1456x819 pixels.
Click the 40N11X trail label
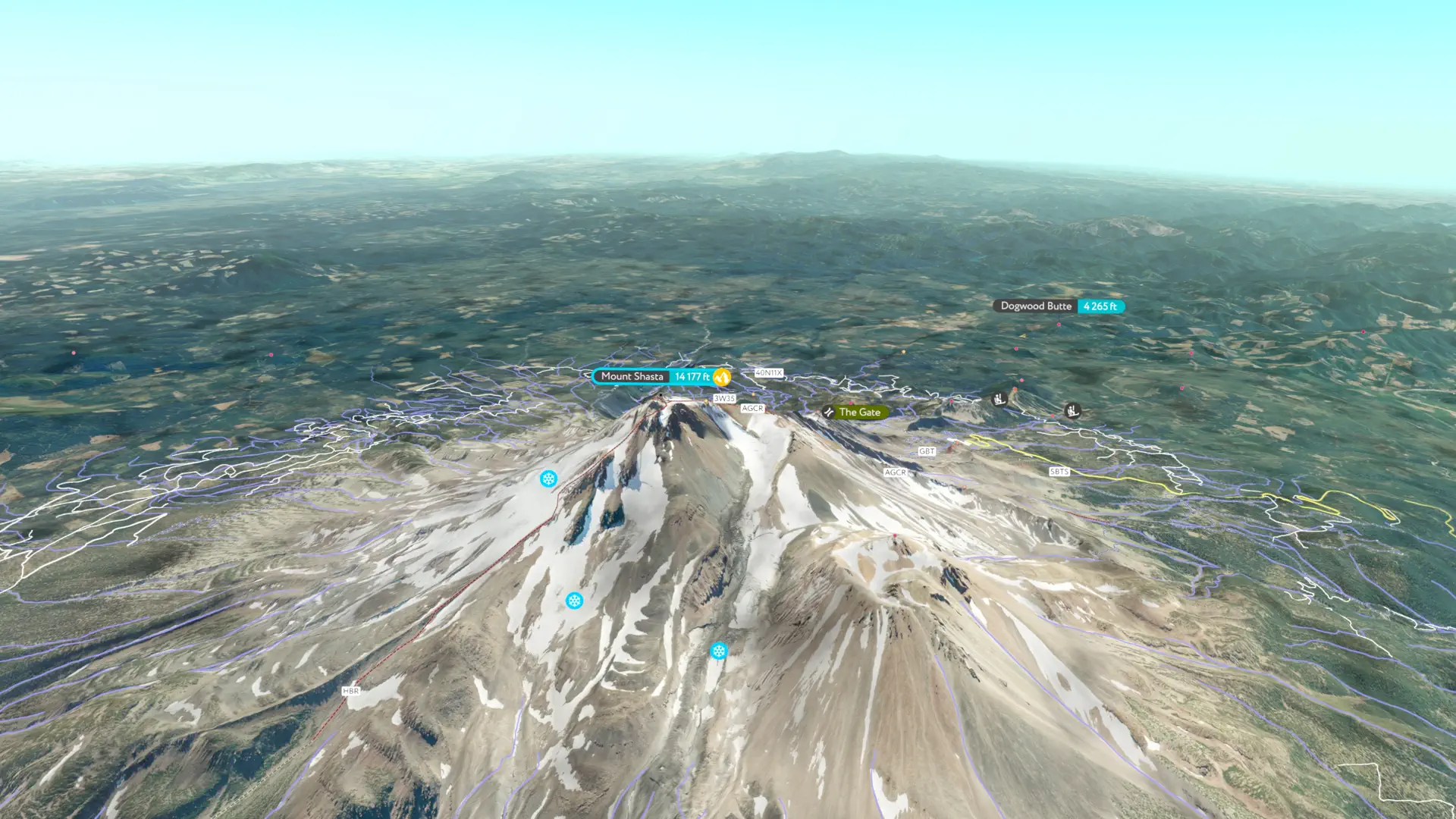click(770, 374)
